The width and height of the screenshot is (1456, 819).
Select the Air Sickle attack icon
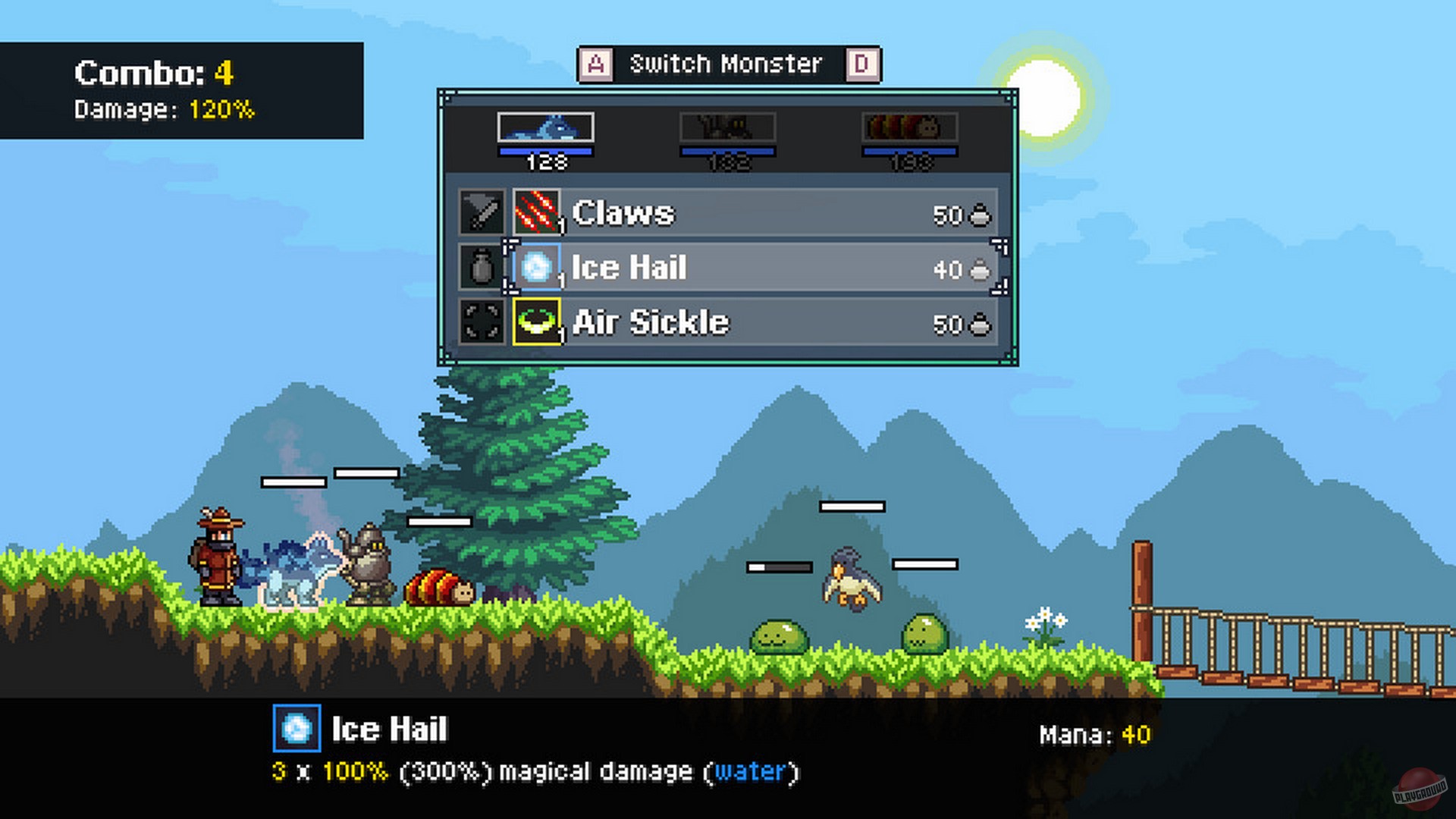(x=538, y=324)
